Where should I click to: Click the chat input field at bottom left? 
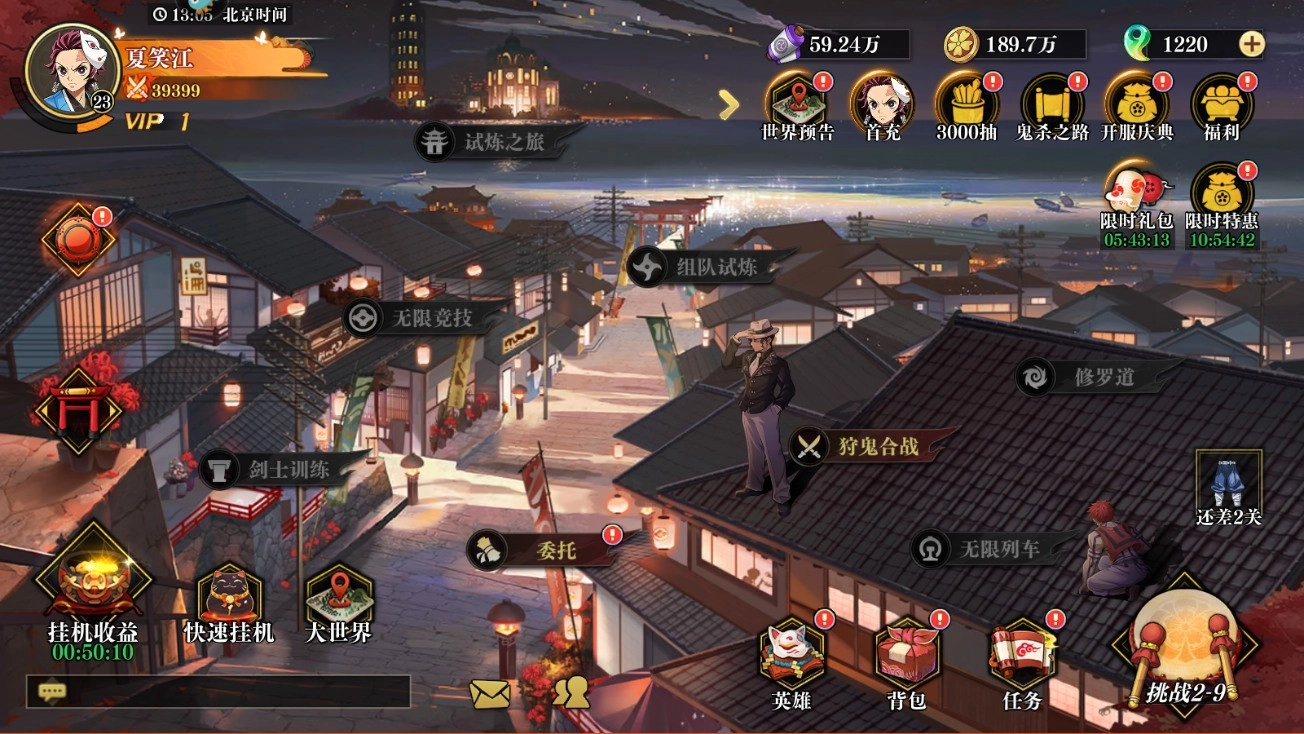[x=220, y=690]
